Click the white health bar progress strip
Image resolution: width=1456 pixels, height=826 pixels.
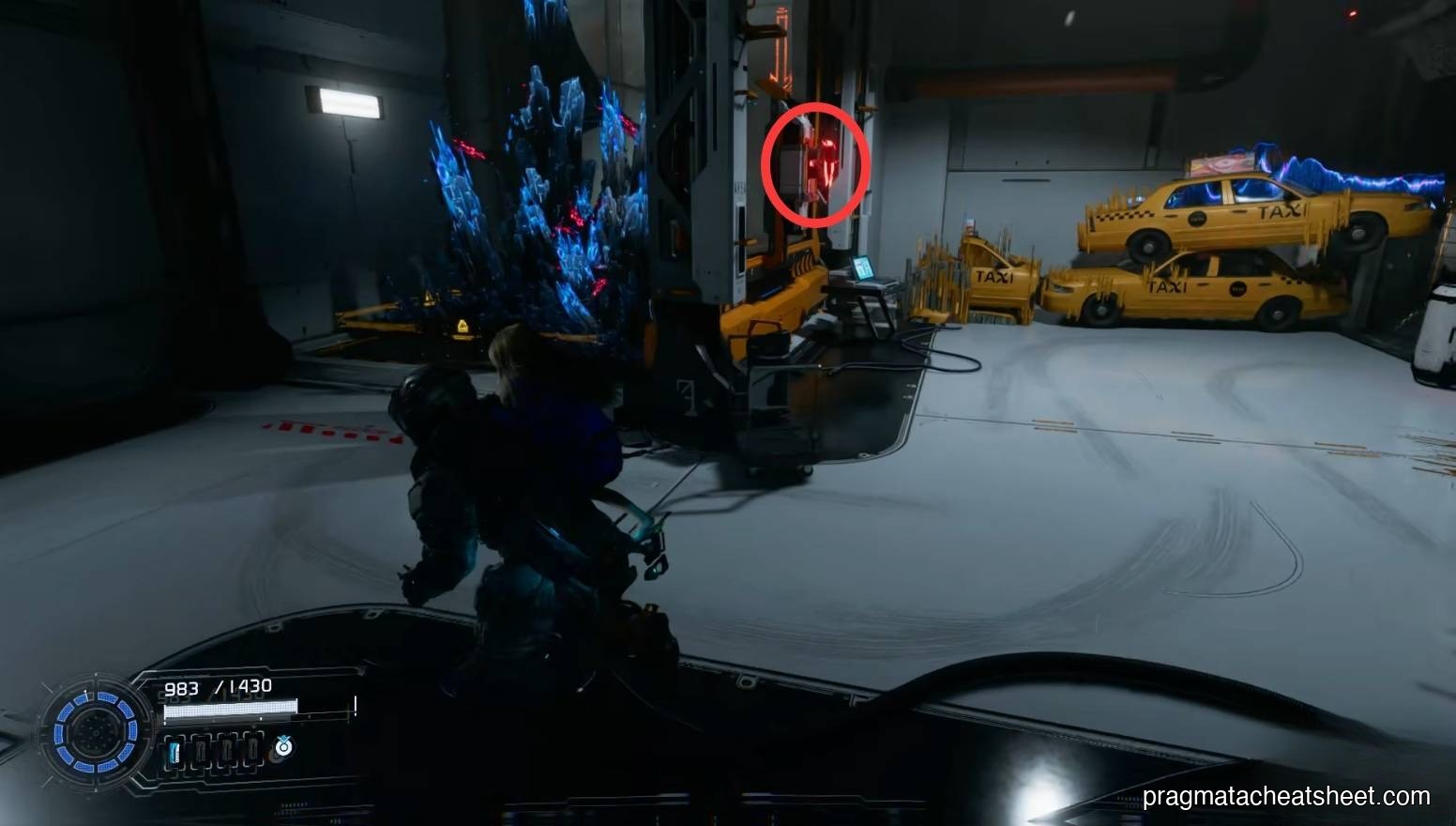click(x=231, y=707)
